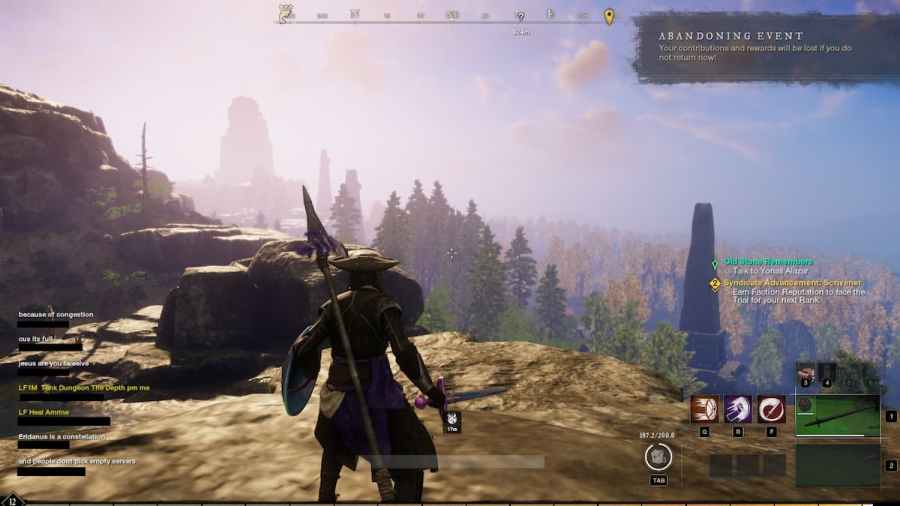This screenshot has width=900, height=506.
Task: Activate the drum-like first ability icon
Action: tap(704, 409)
